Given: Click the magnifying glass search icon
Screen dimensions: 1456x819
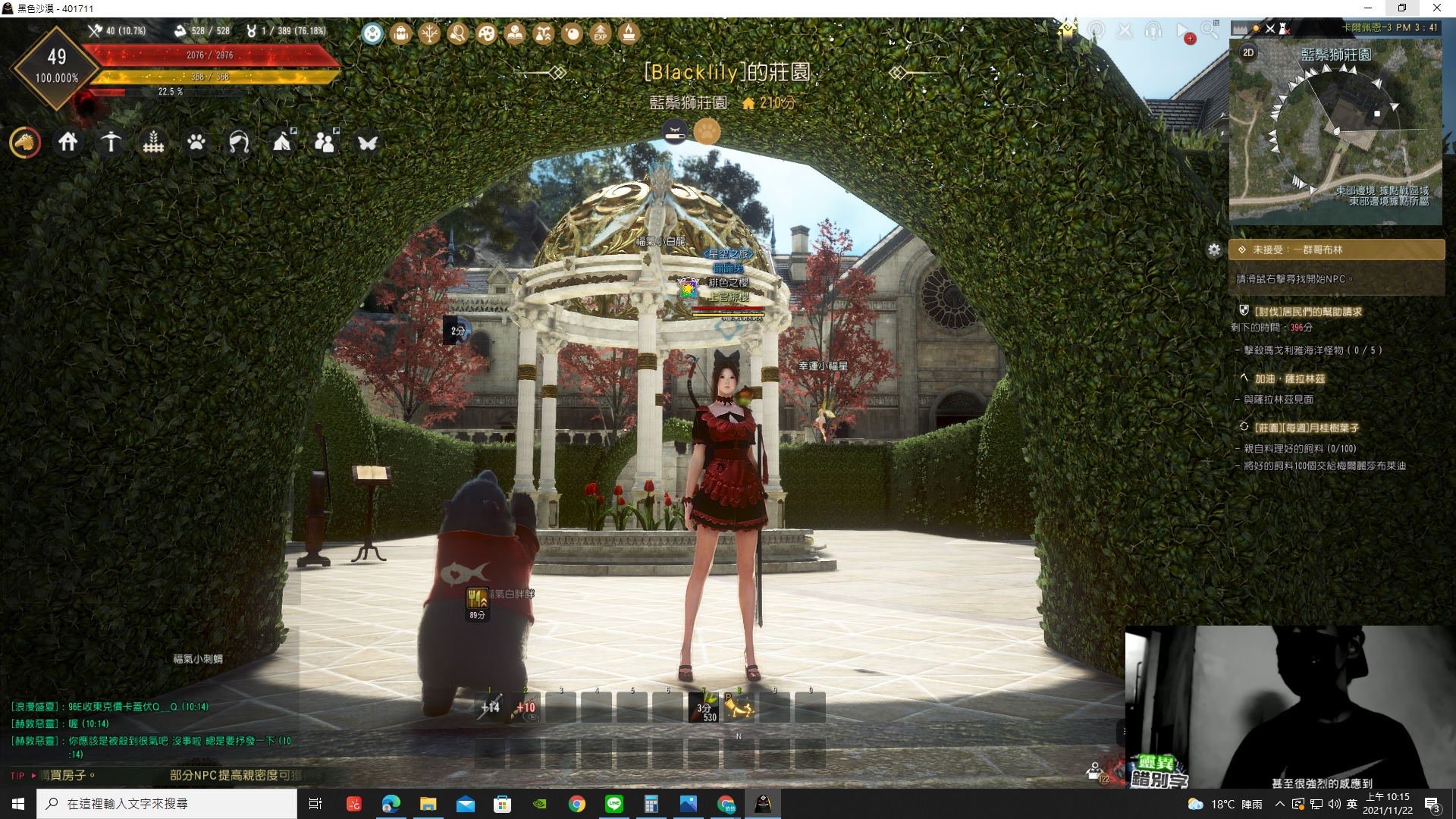Looking at the screenshot, I should 1210,30.
